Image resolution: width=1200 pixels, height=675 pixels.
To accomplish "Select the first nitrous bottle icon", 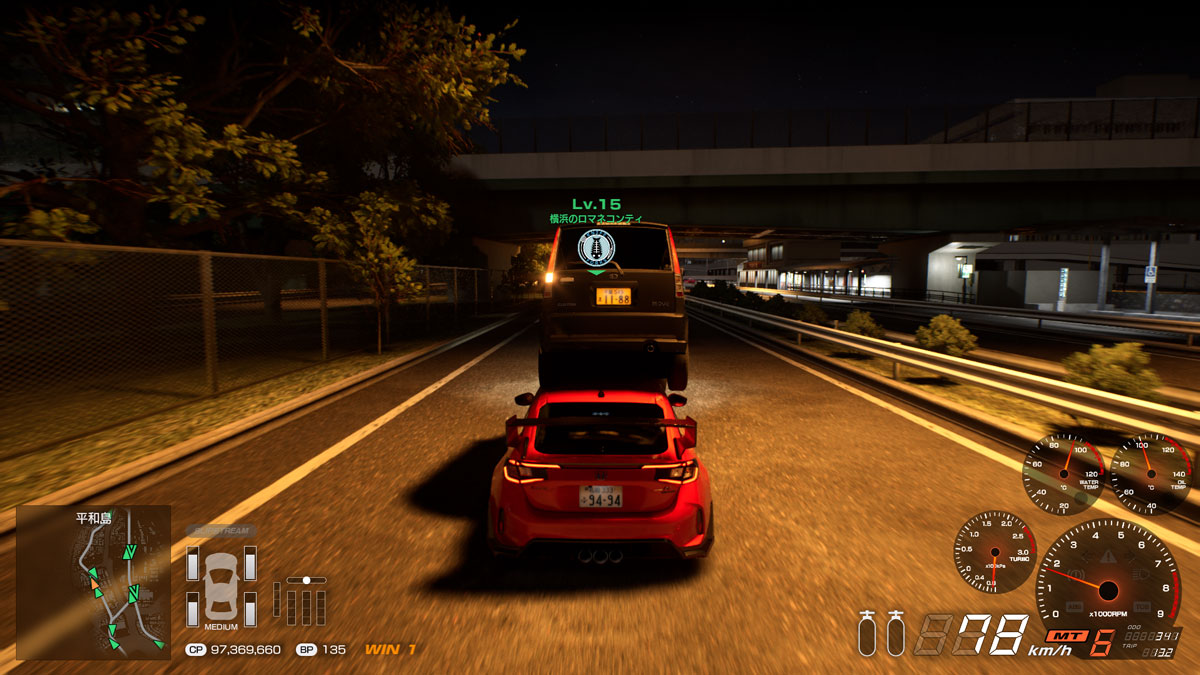I will 867,633.
